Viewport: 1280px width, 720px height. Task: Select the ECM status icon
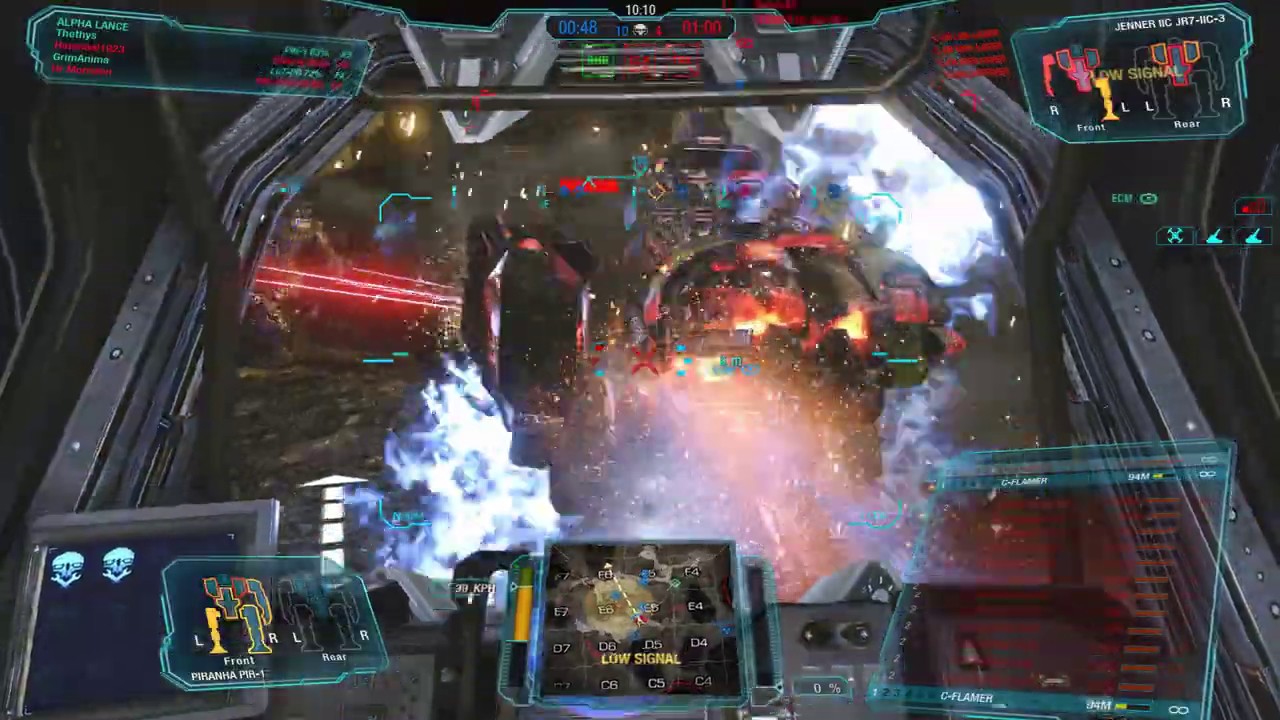pyautogui.click(x=1148, y=198)
